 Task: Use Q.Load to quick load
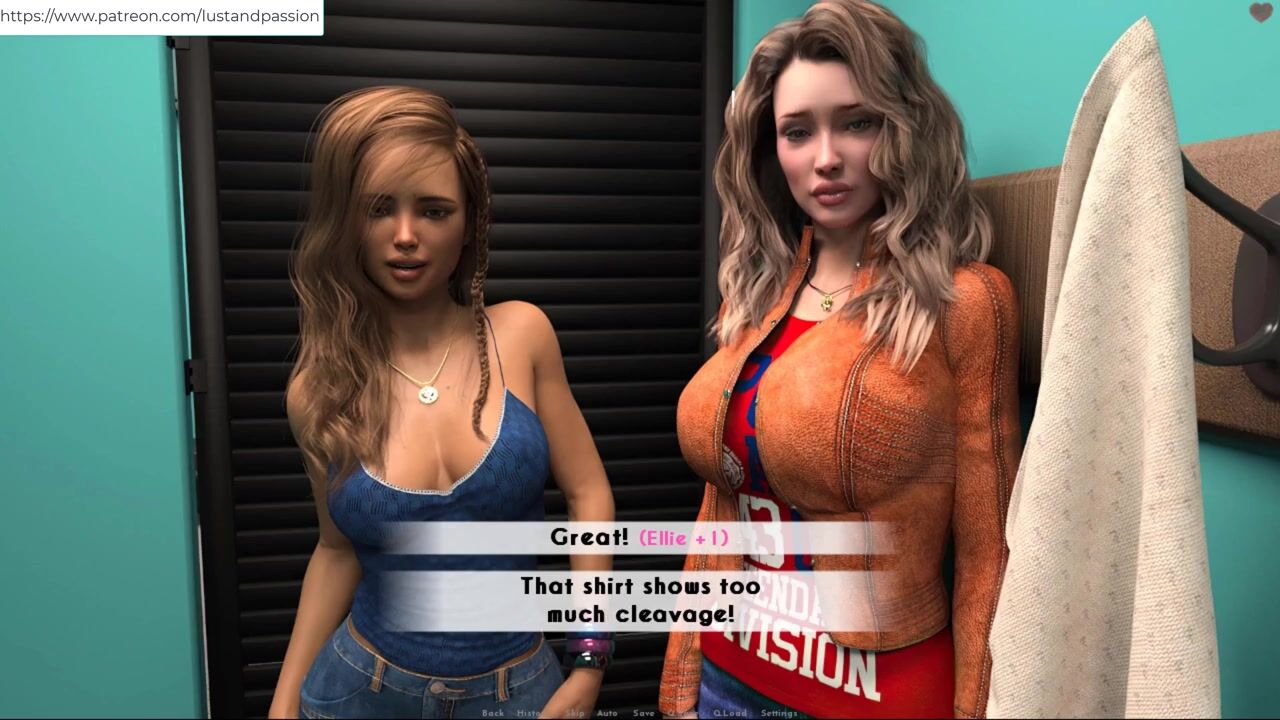pyautogui.click(x=730, y=713)
